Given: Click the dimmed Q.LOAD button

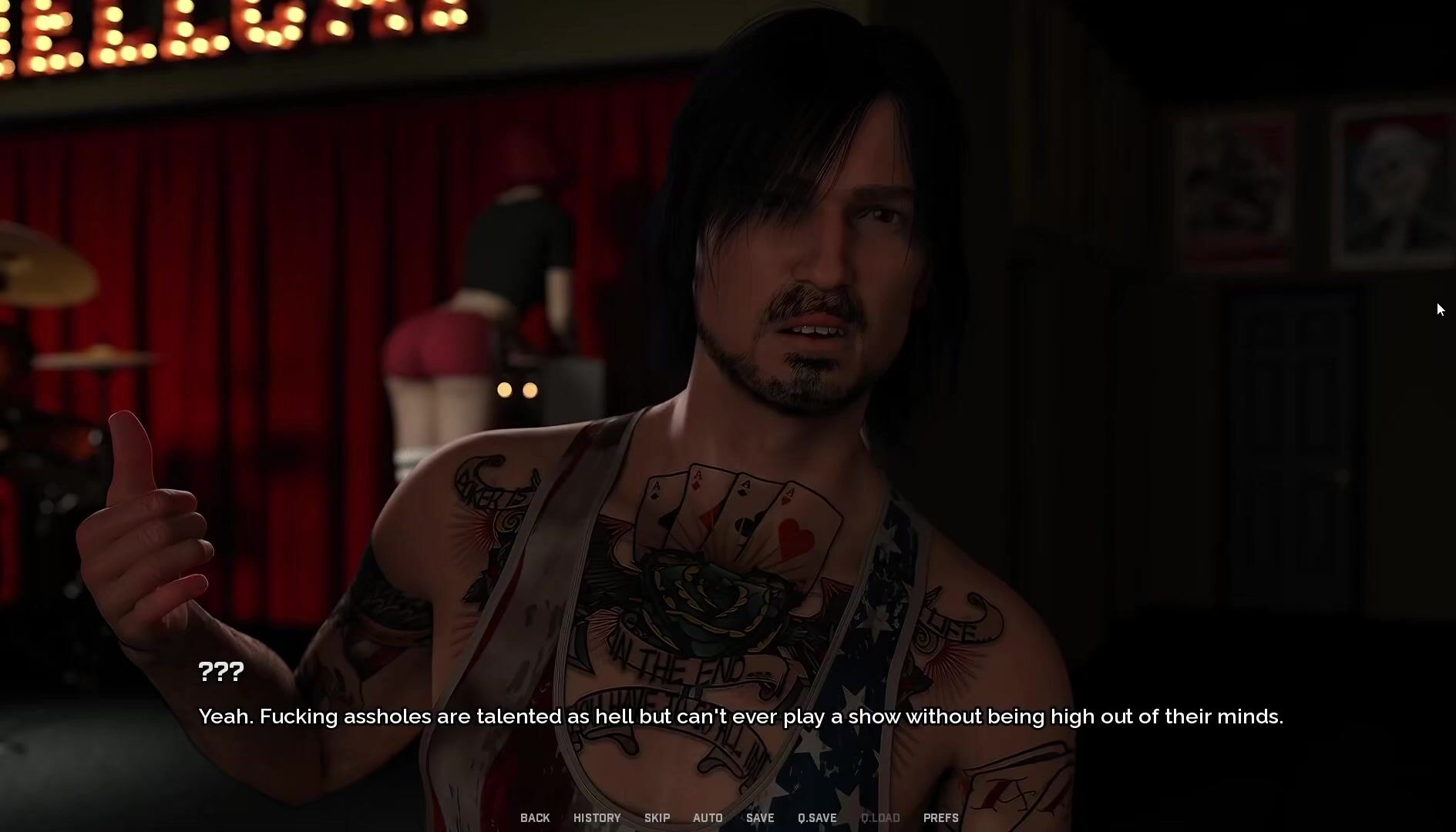Looking at the screenshot, I should (x=880, y=817).
